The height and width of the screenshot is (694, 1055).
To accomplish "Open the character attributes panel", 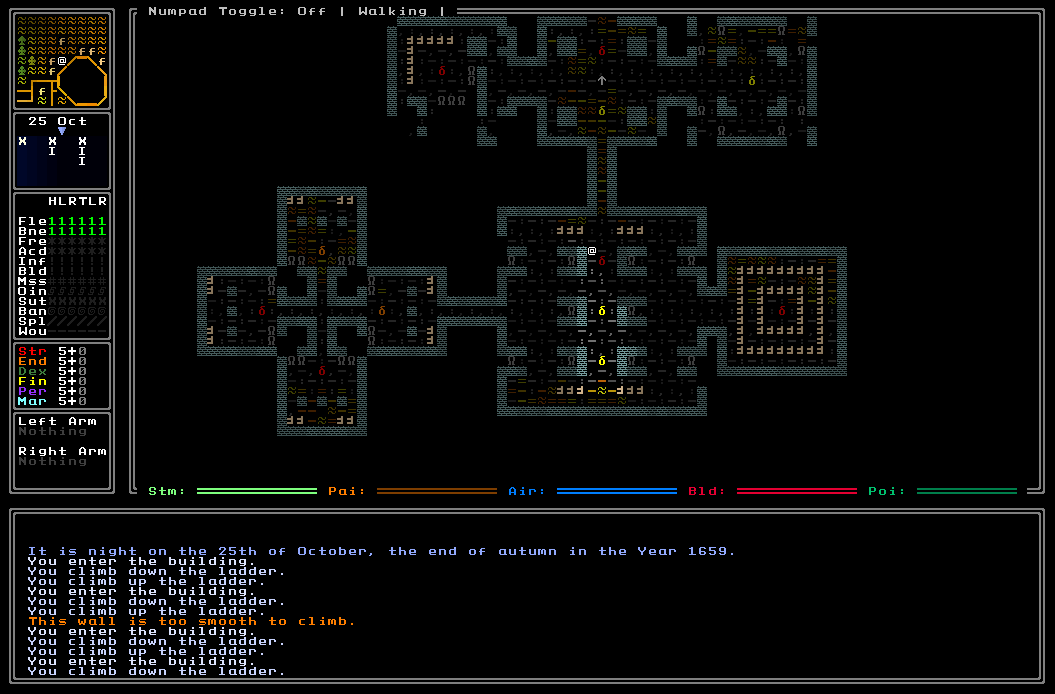I will click(x=61, y=376).
